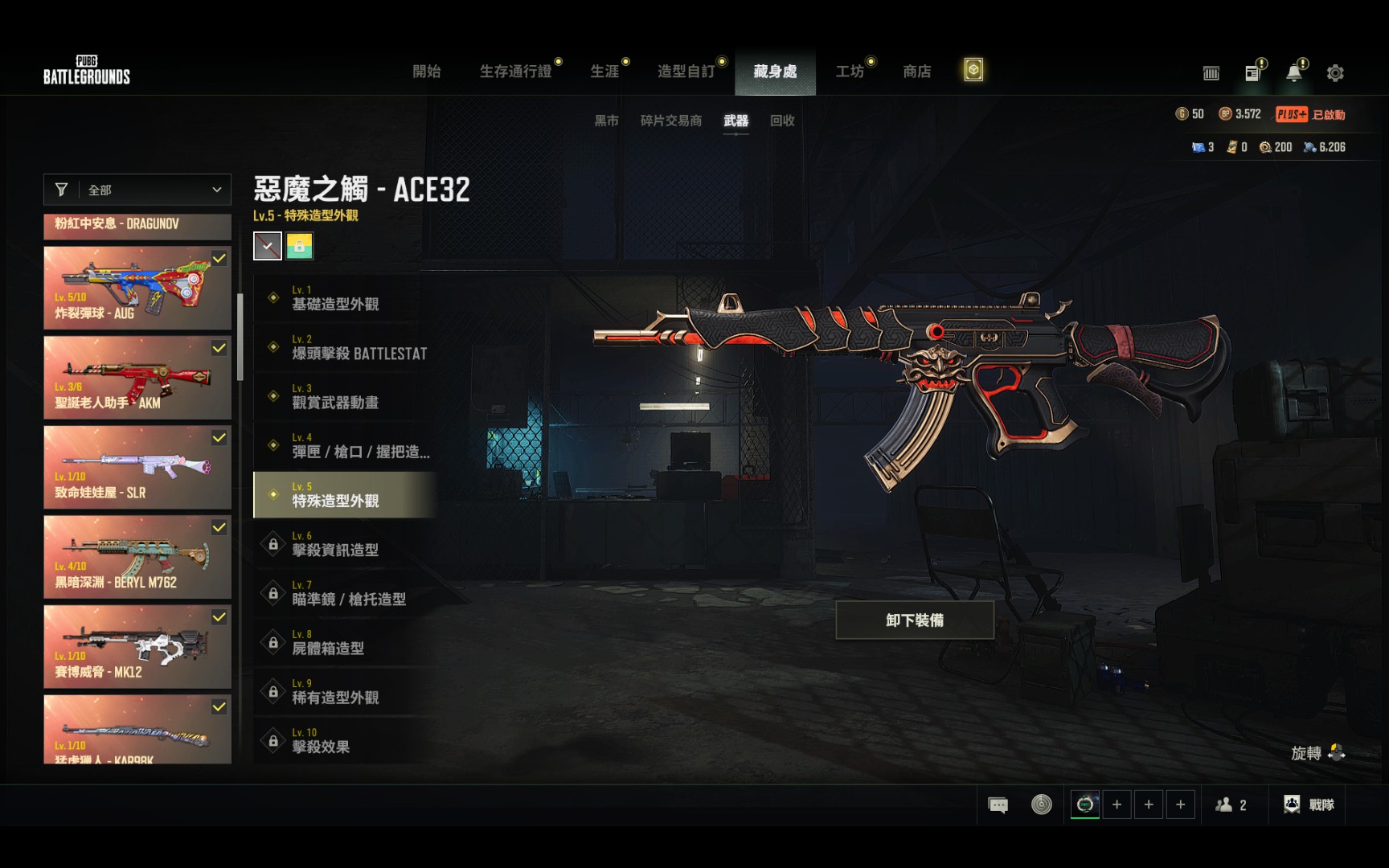The image size is (1389, 868).
Task: Go to the 商店 store tab
Action: tap(917, 72)
